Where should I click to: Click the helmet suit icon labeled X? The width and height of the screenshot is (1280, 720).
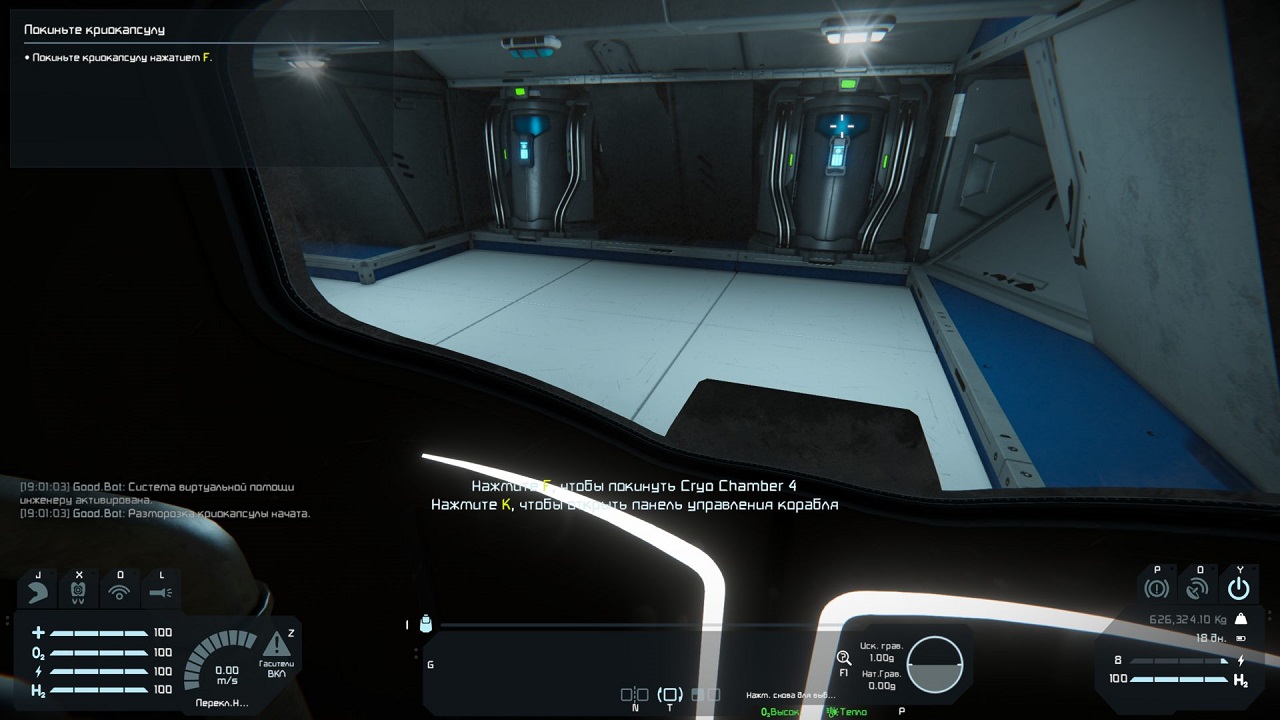(x=78, y=591)
